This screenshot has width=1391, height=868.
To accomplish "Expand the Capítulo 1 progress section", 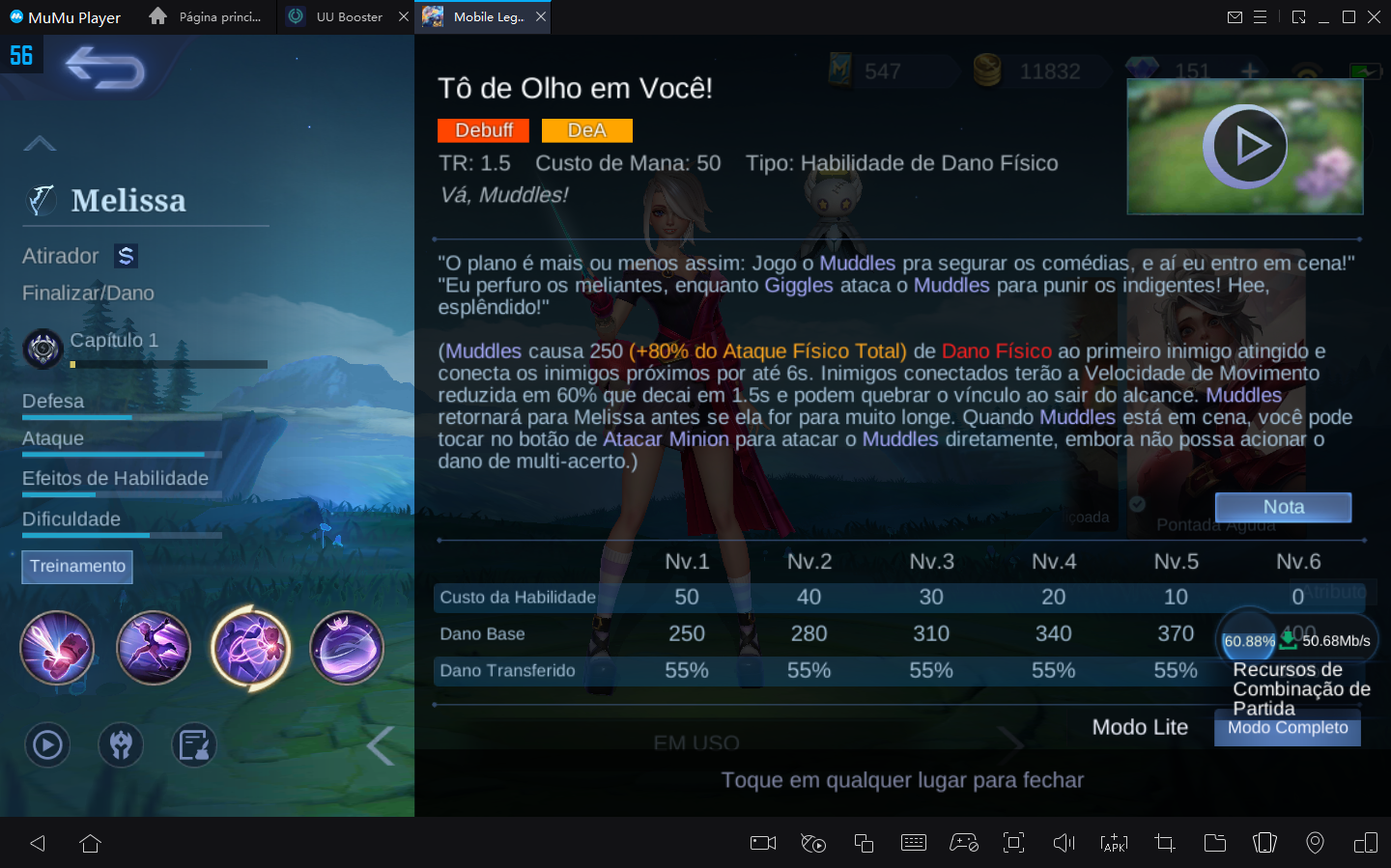I will coord(112,340).
